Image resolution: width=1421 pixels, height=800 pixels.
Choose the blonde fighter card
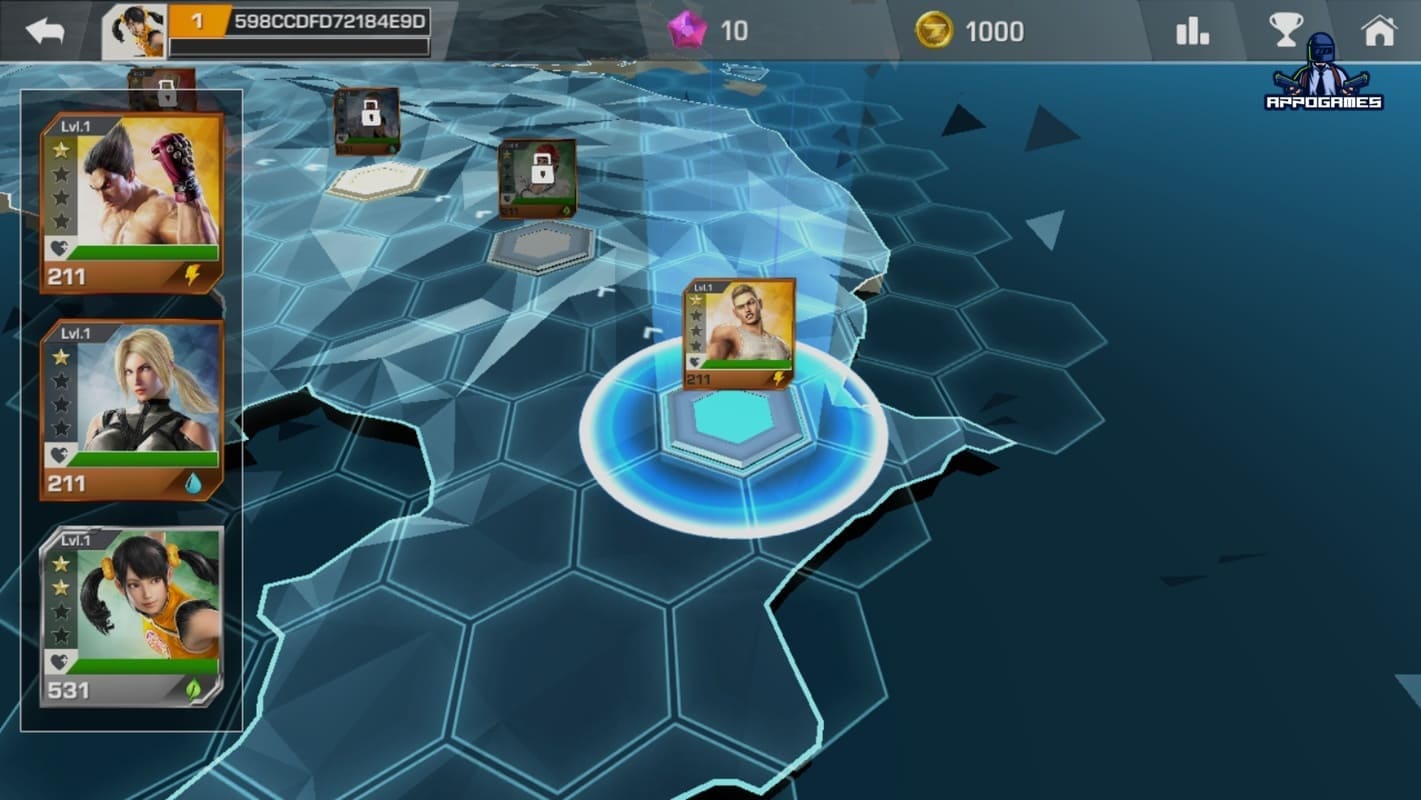(x=131, y=410)
